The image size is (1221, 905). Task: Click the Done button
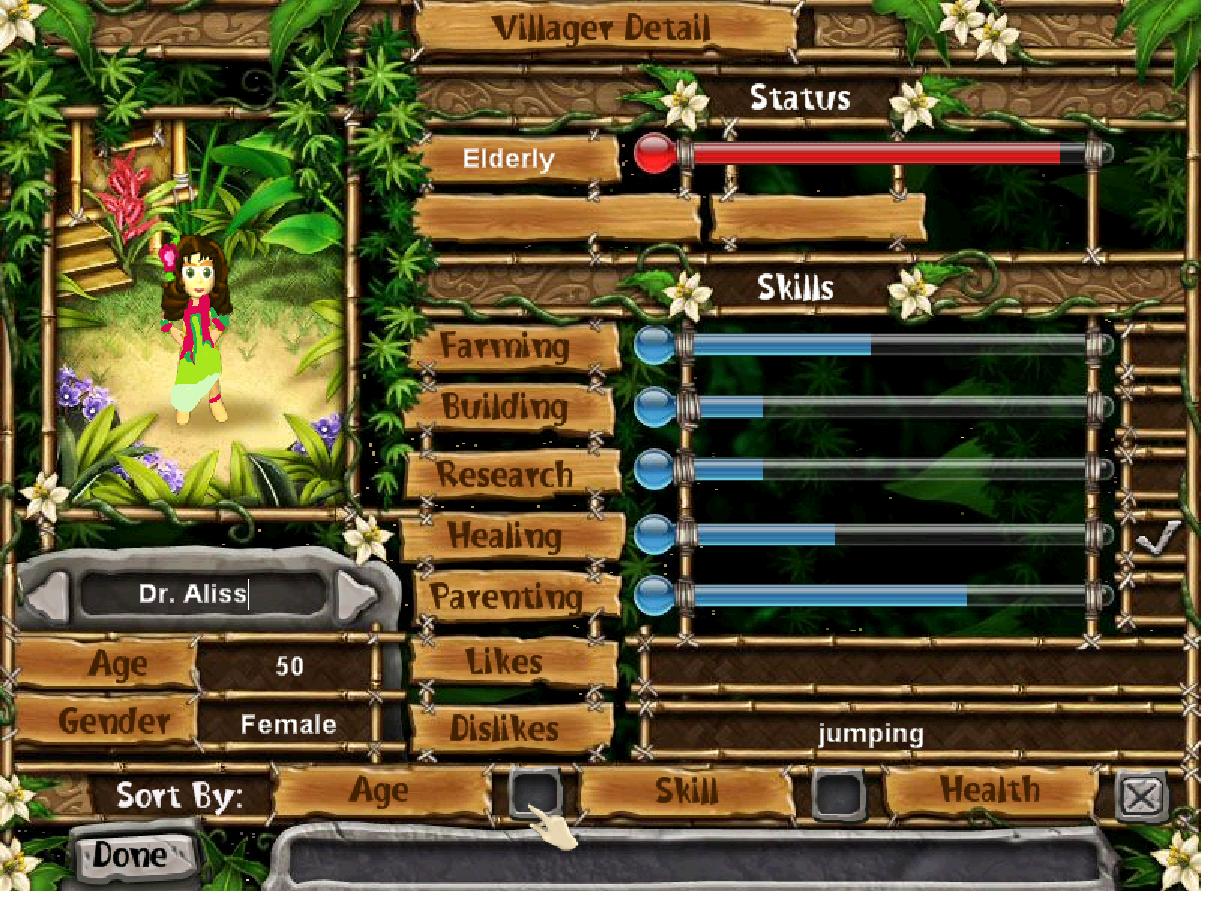coord(130,855)
